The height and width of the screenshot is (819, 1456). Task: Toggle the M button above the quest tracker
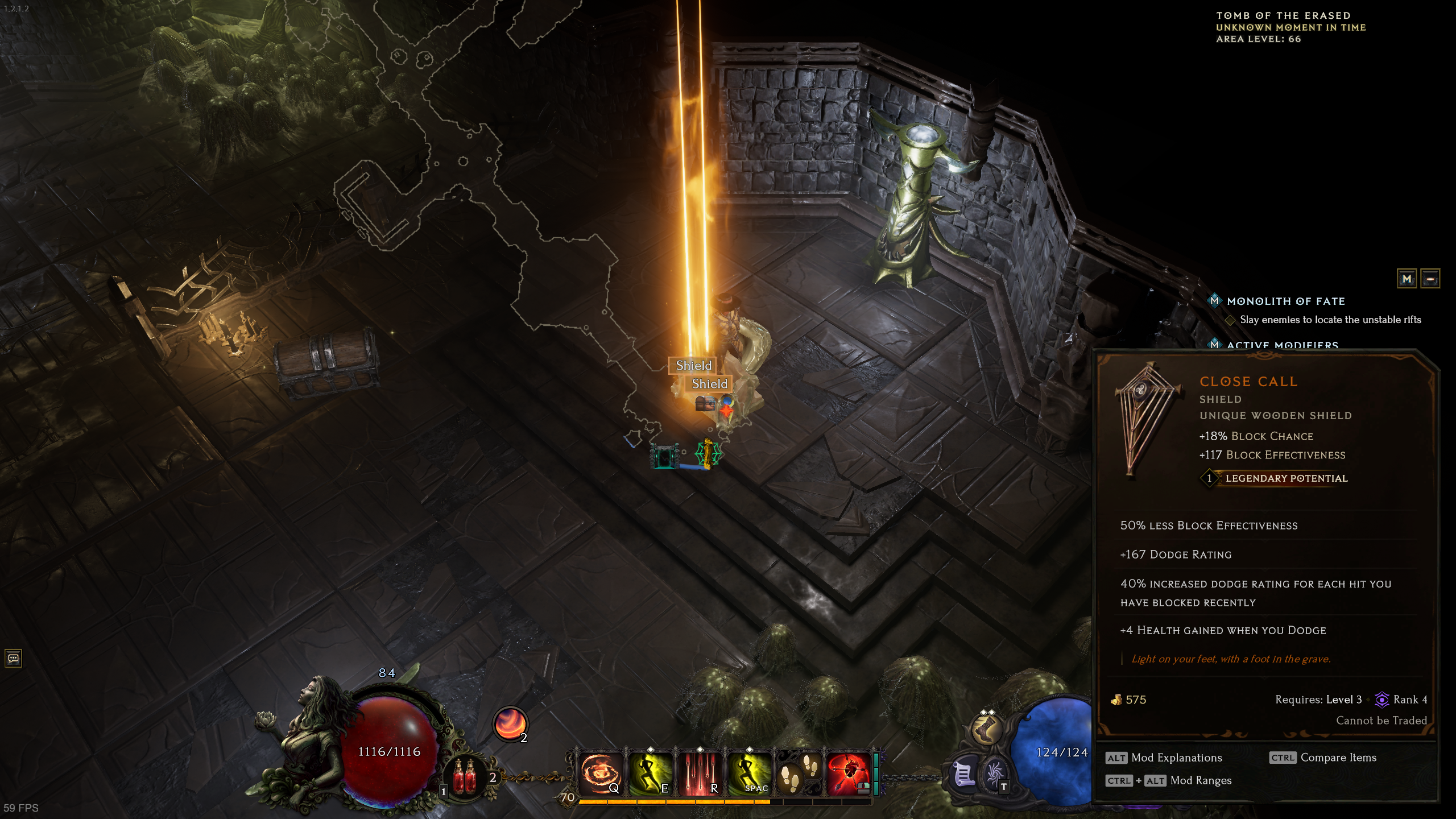[x=1407, y=279]
